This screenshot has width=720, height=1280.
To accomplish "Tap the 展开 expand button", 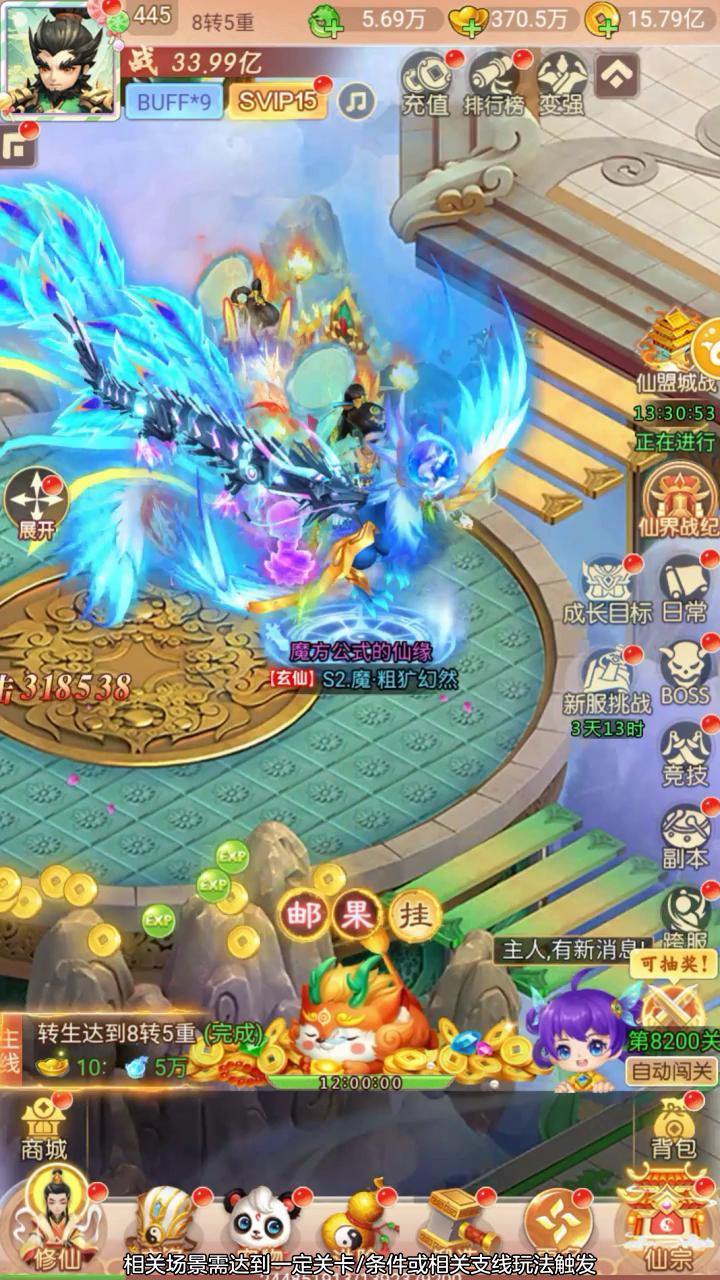I will 36,505.
